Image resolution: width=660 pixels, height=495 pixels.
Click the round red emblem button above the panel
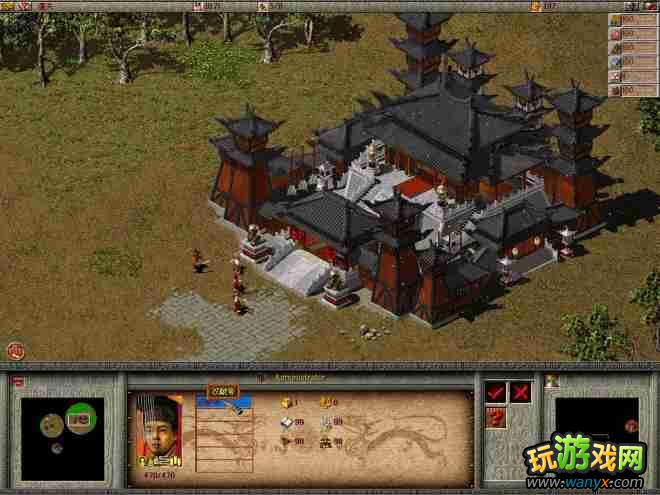pos(16,350)
